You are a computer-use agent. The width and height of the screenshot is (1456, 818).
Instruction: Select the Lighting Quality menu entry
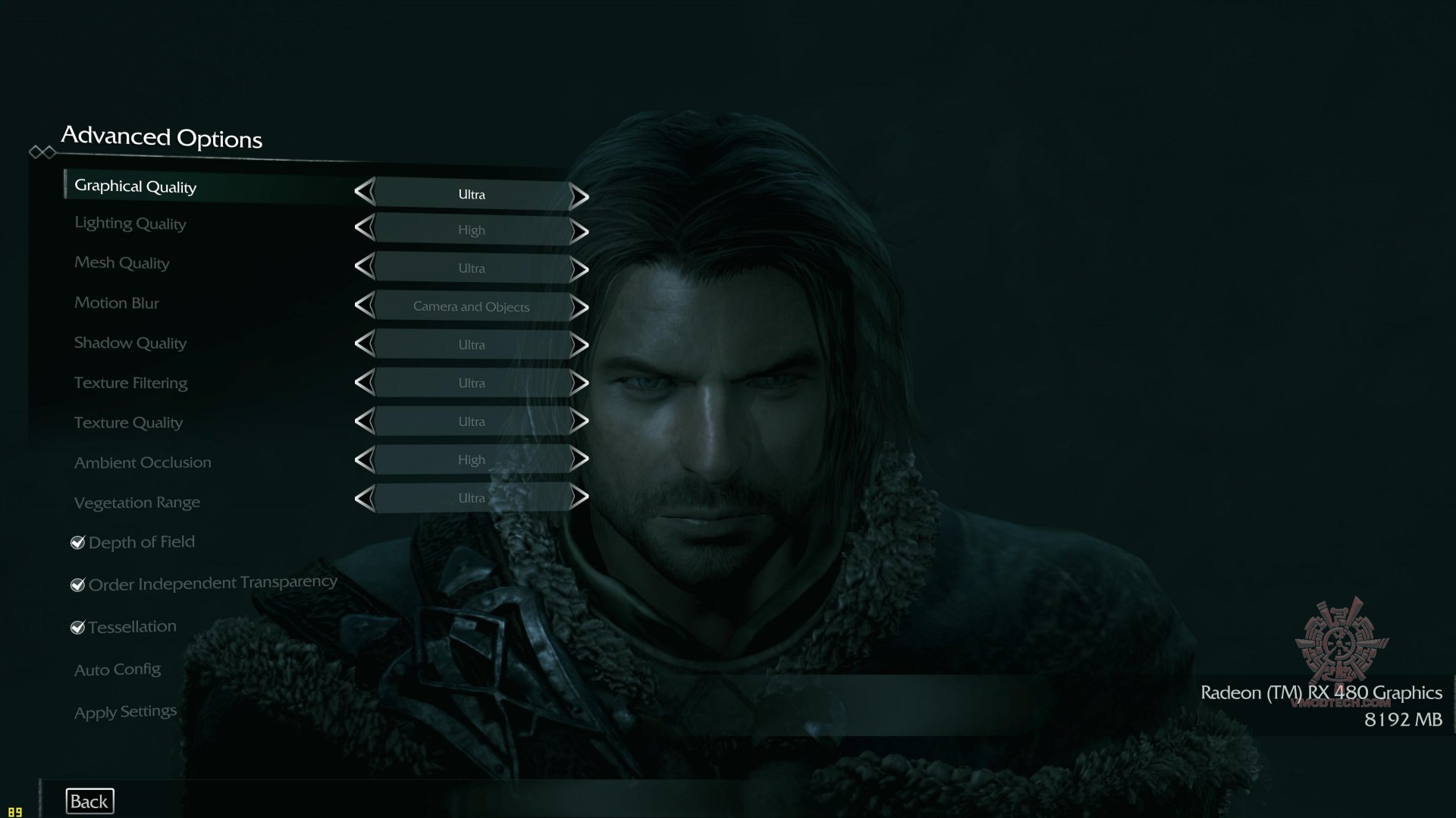tap(130, 224)
